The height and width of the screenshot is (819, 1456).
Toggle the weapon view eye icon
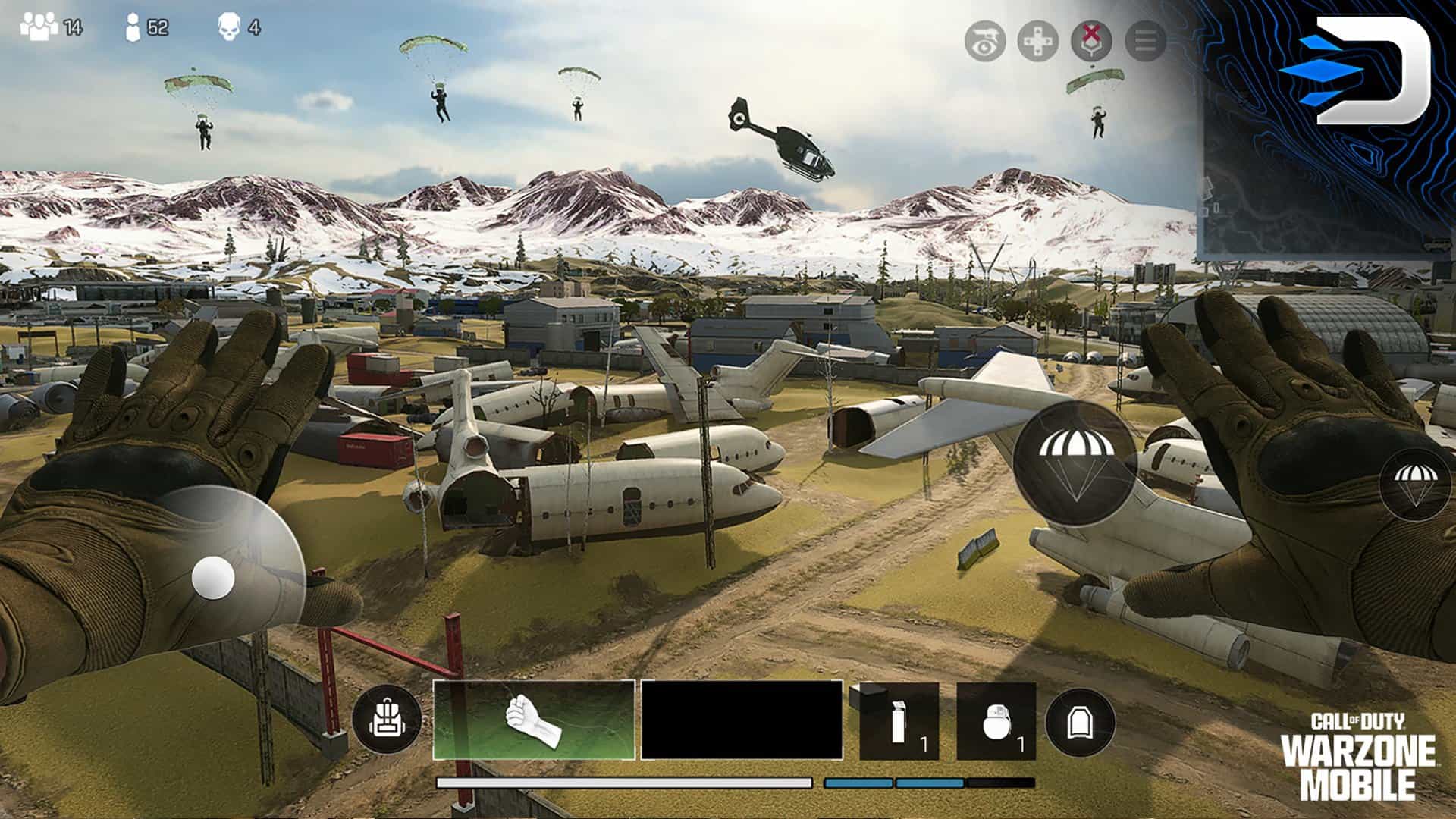pyautogui.click(x=984, y=41)
